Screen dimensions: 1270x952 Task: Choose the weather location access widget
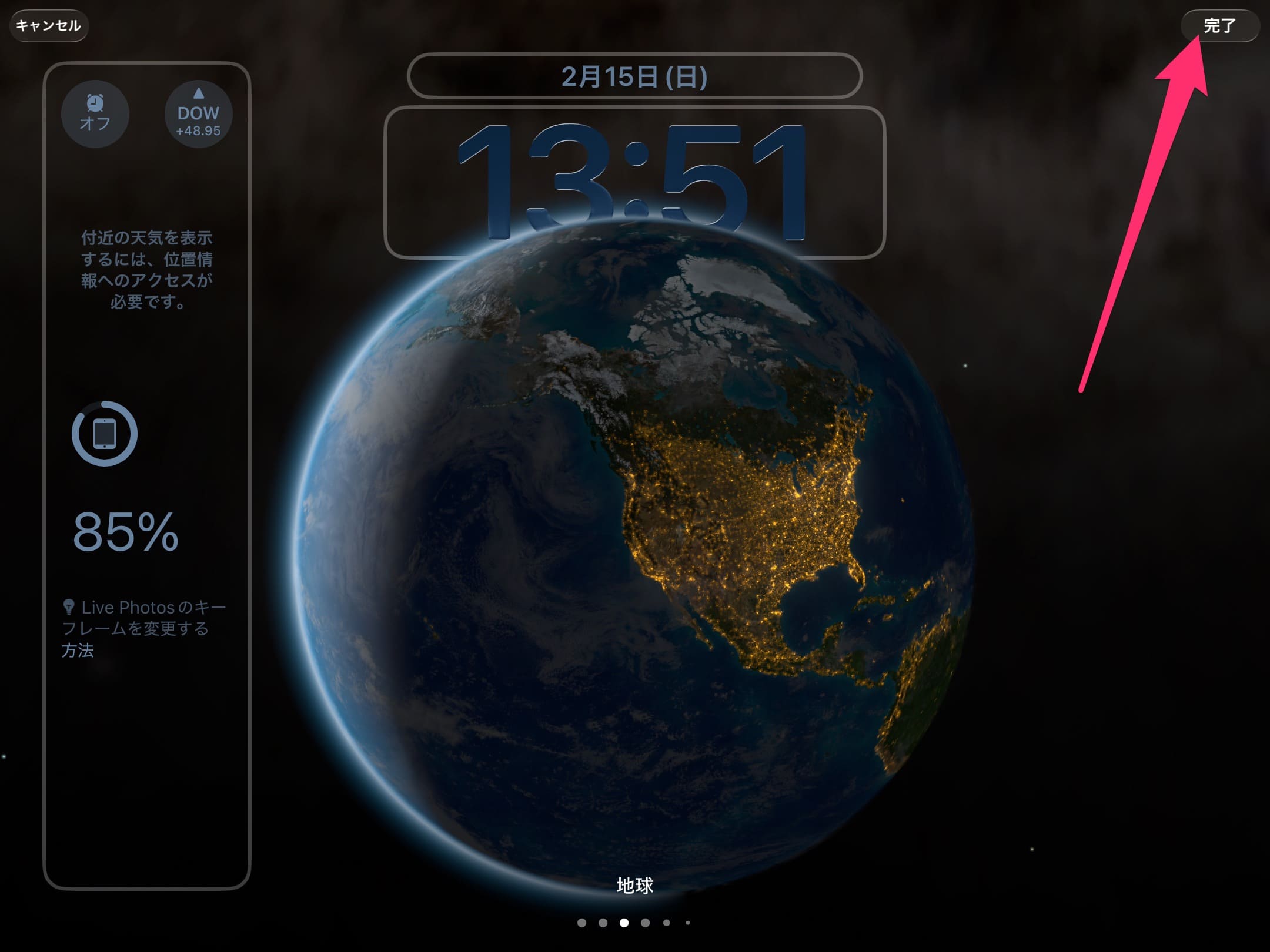pos(146,270)
